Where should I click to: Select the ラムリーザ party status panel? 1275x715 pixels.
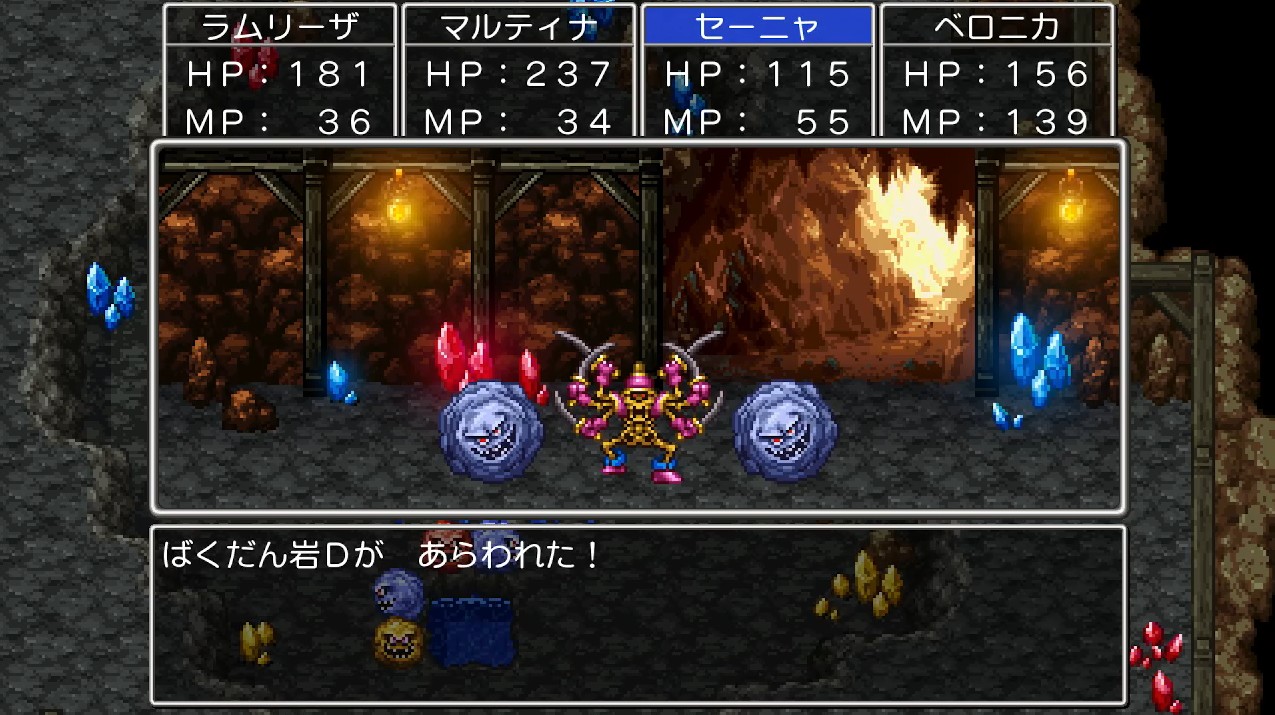point(279,72)
